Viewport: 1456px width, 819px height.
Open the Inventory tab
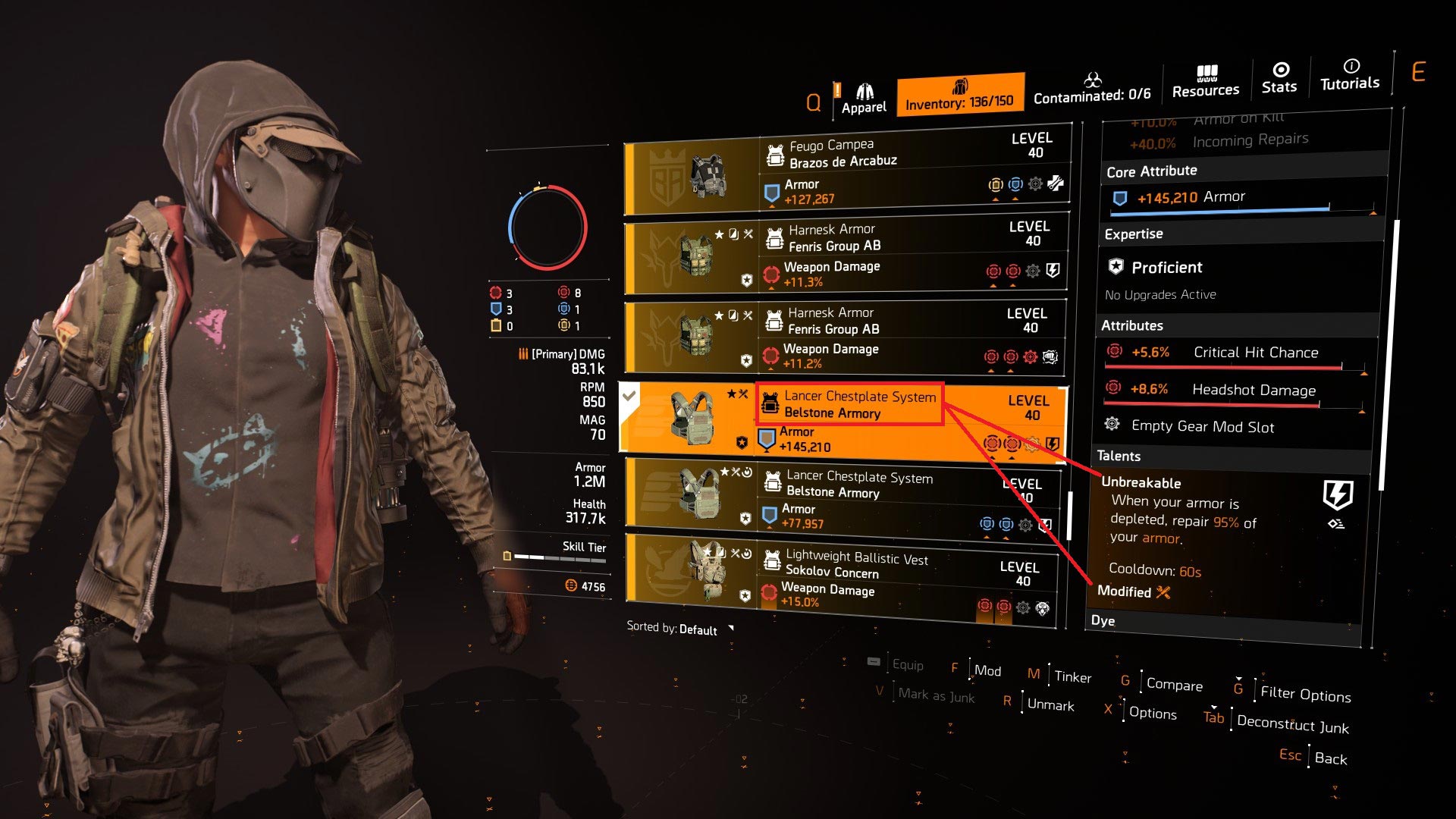click(959, 96)
